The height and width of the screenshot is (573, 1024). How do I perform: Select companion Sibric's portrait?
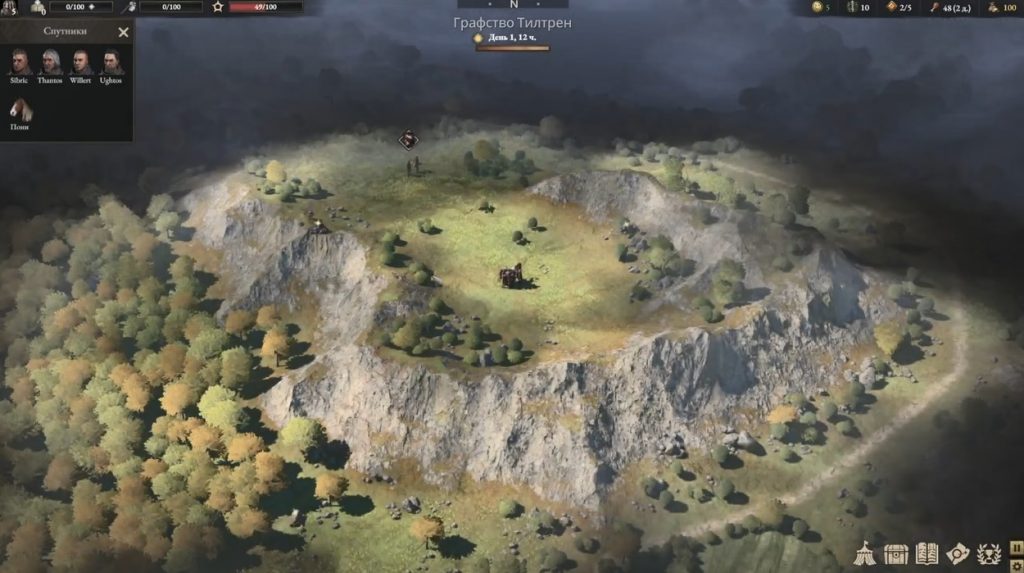coord(19,62)
